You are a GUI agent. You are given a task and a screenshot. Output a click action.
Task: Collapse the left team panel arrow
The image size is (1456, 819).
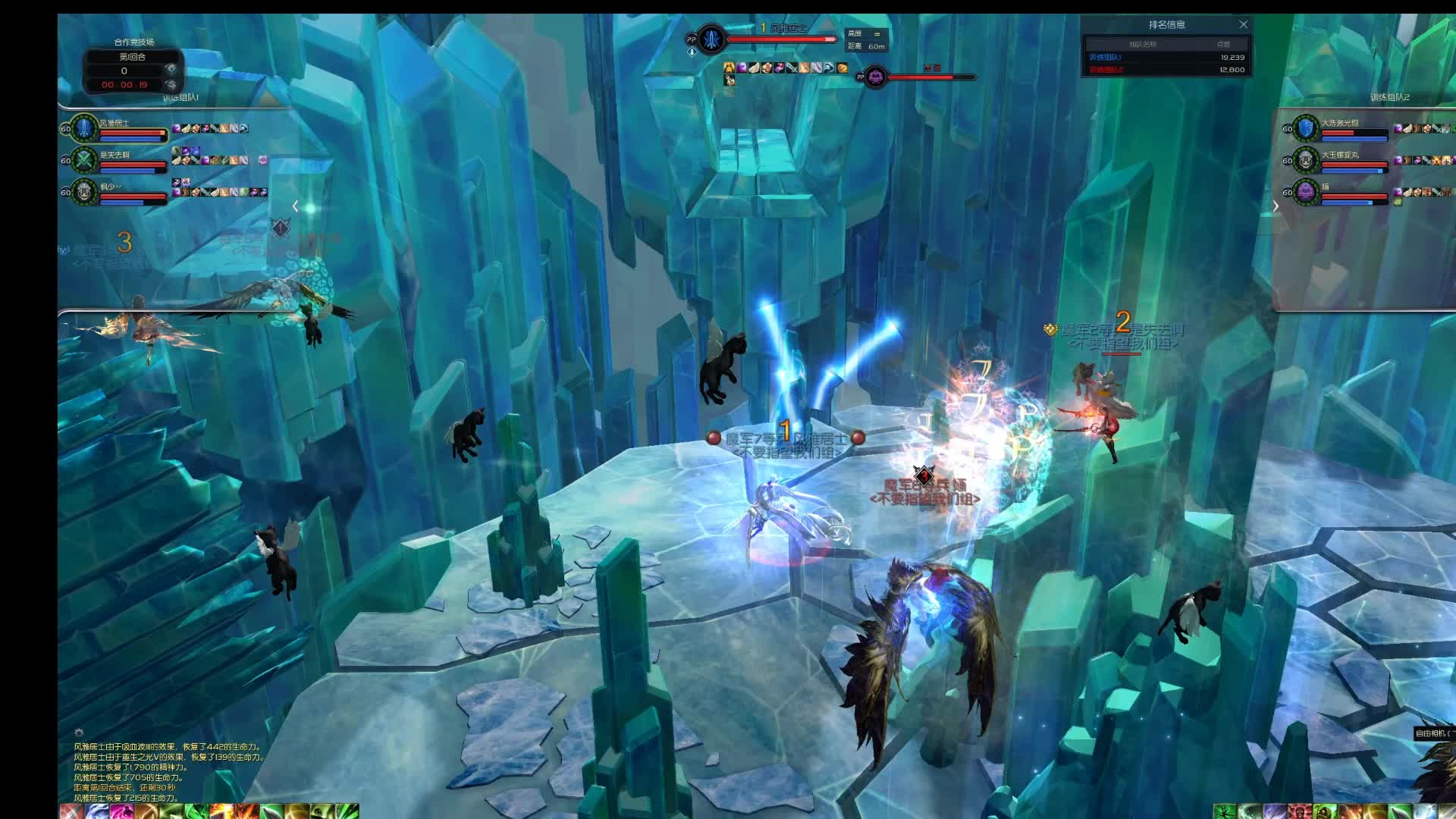[295, 206]
